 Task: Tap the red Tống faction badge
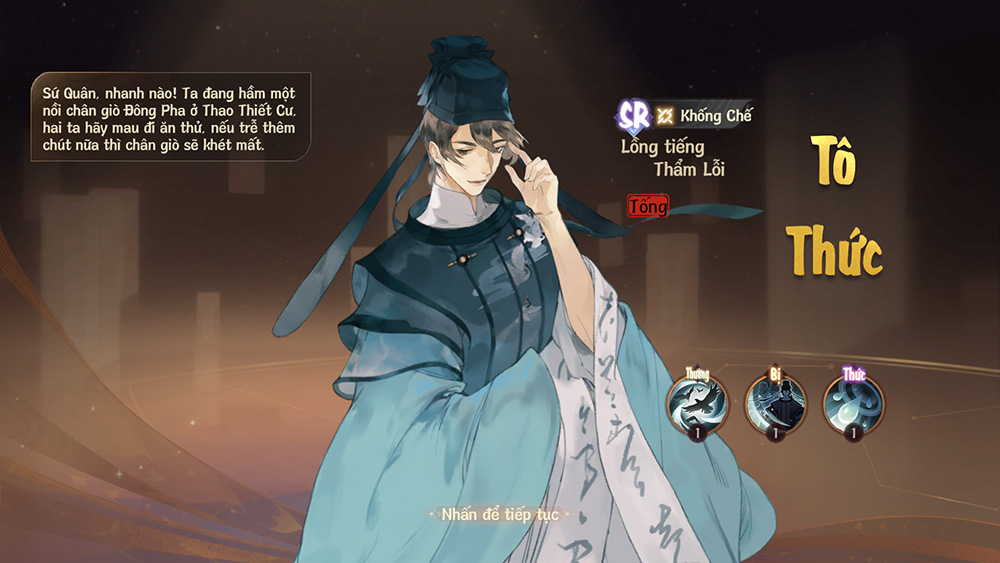[x=647, y=207]
